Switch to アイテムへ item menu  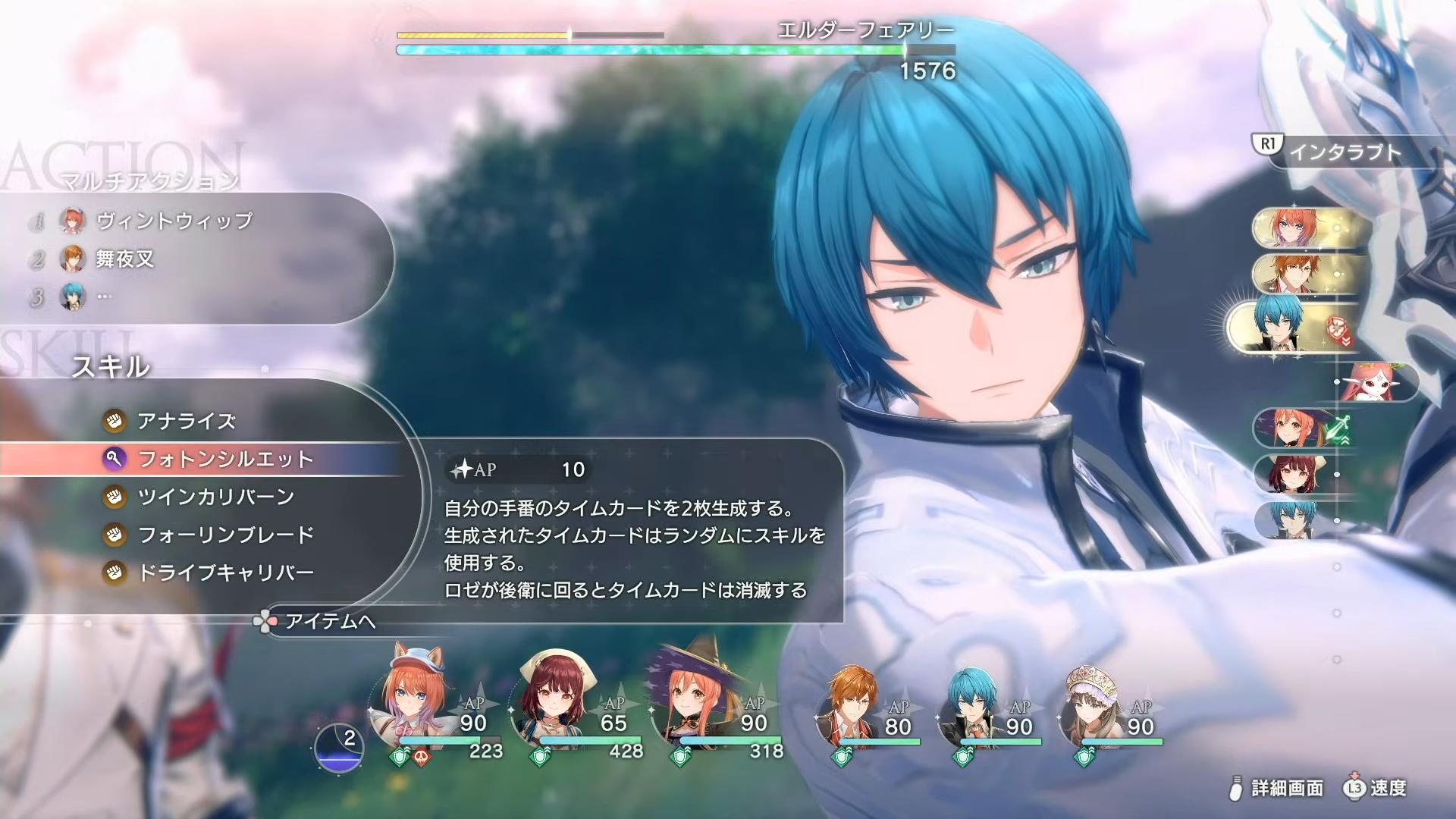(x=329, y=622)
